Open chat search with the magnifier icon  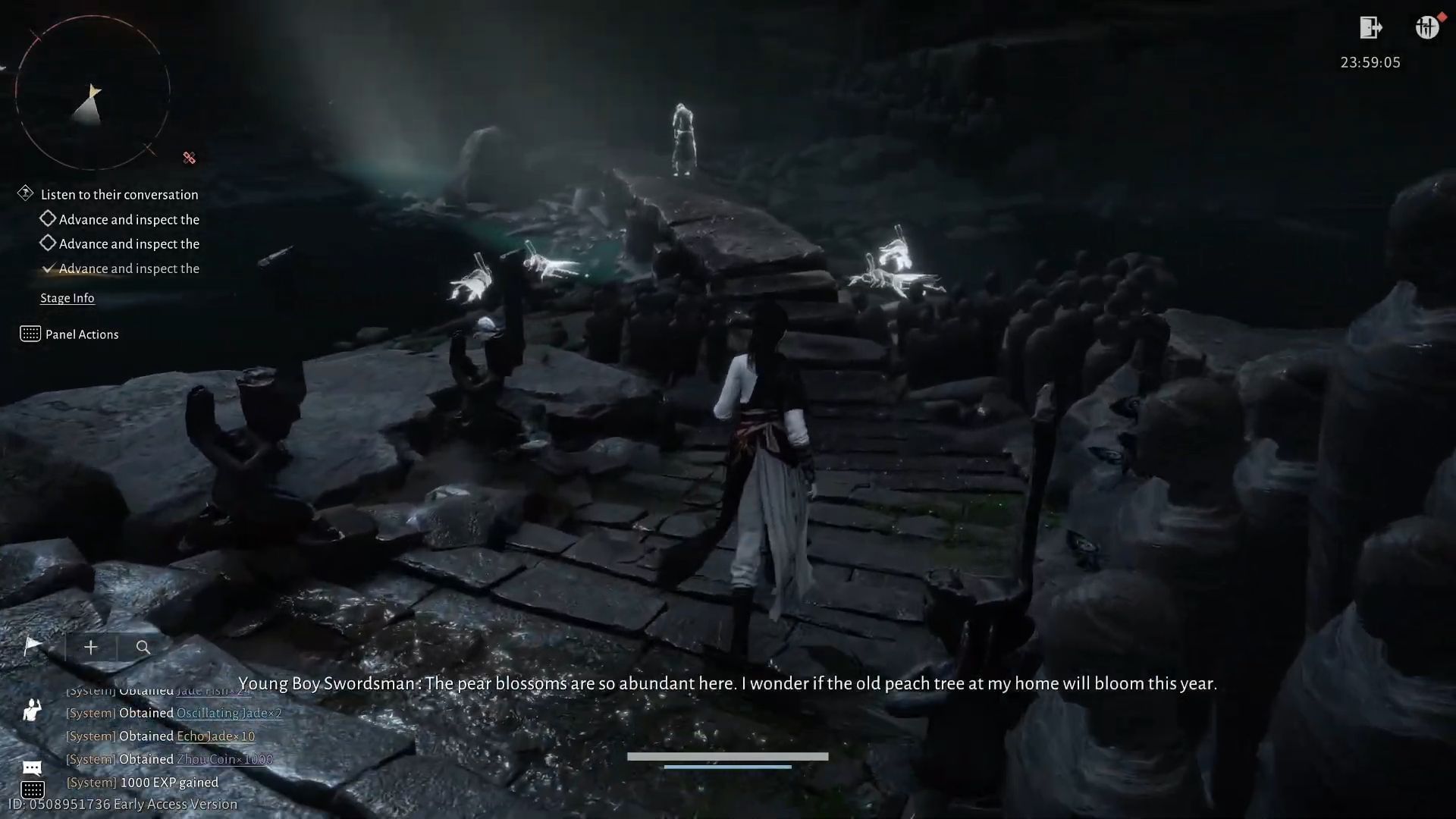(143, 648)
